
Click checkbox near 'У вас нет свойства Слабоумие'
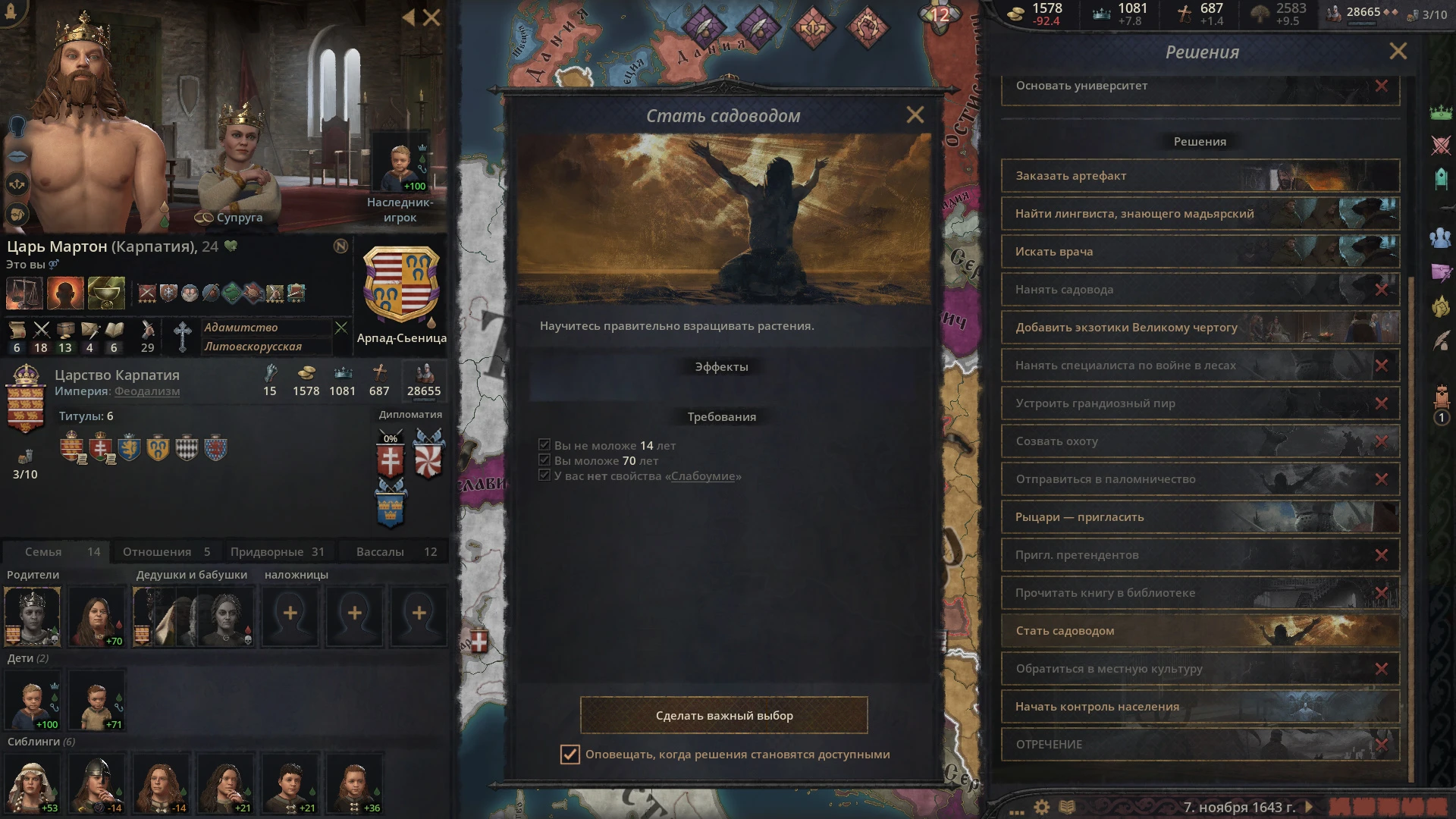click(x=544, y=475)
